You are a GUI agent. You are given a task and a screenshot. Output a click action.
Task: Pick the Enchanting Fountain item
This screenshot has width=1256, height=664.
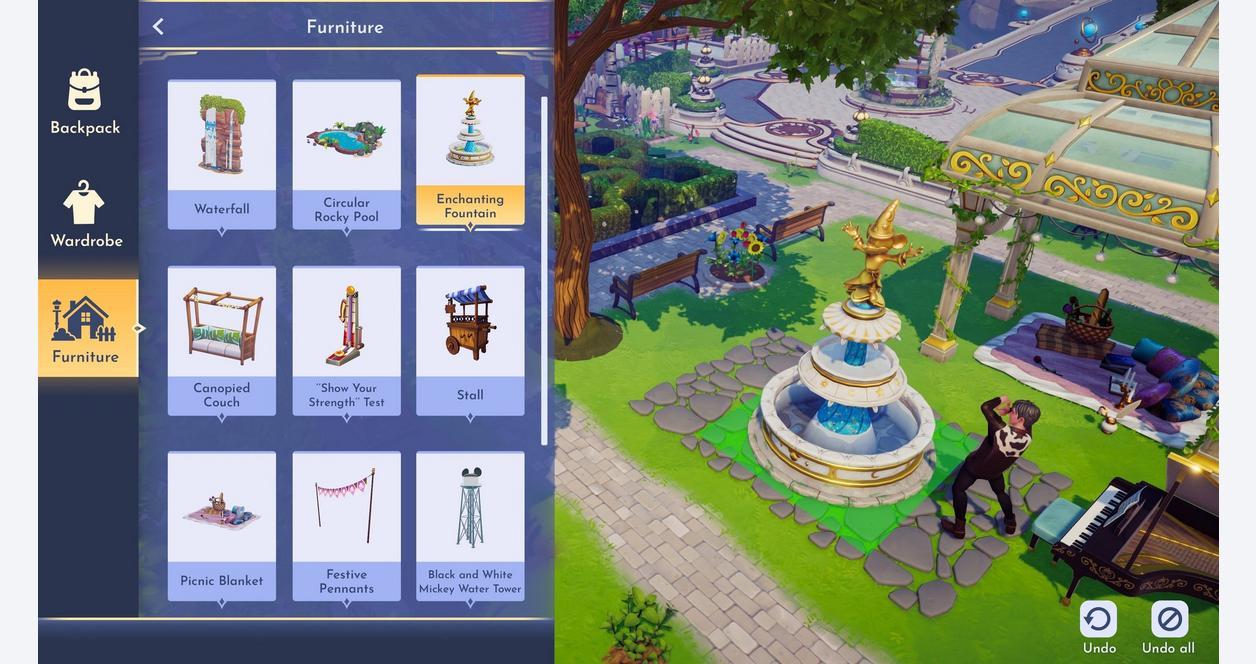(x=470, y=151)
